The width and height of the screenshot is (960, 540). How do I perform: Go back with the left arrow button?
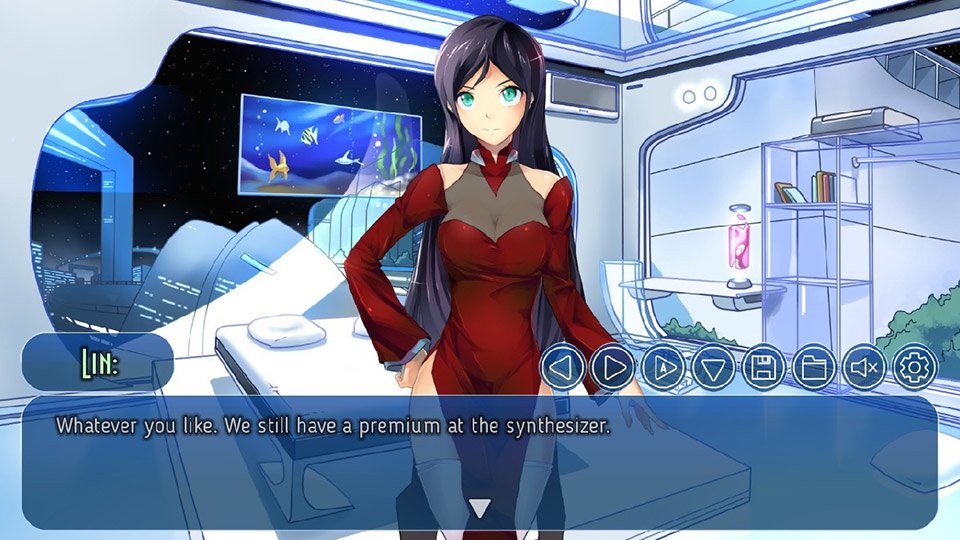click(x=562, y=368)
